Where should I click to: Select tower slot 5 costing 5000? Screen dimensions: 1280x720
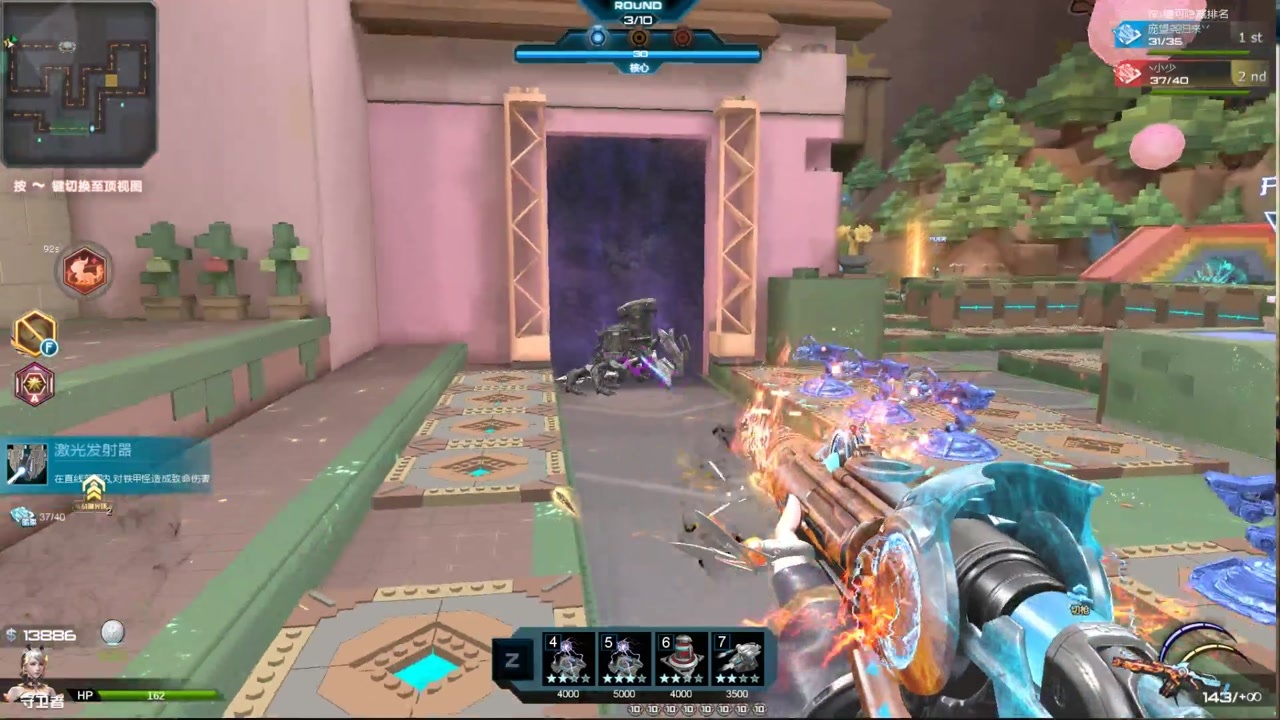[624, 660]
